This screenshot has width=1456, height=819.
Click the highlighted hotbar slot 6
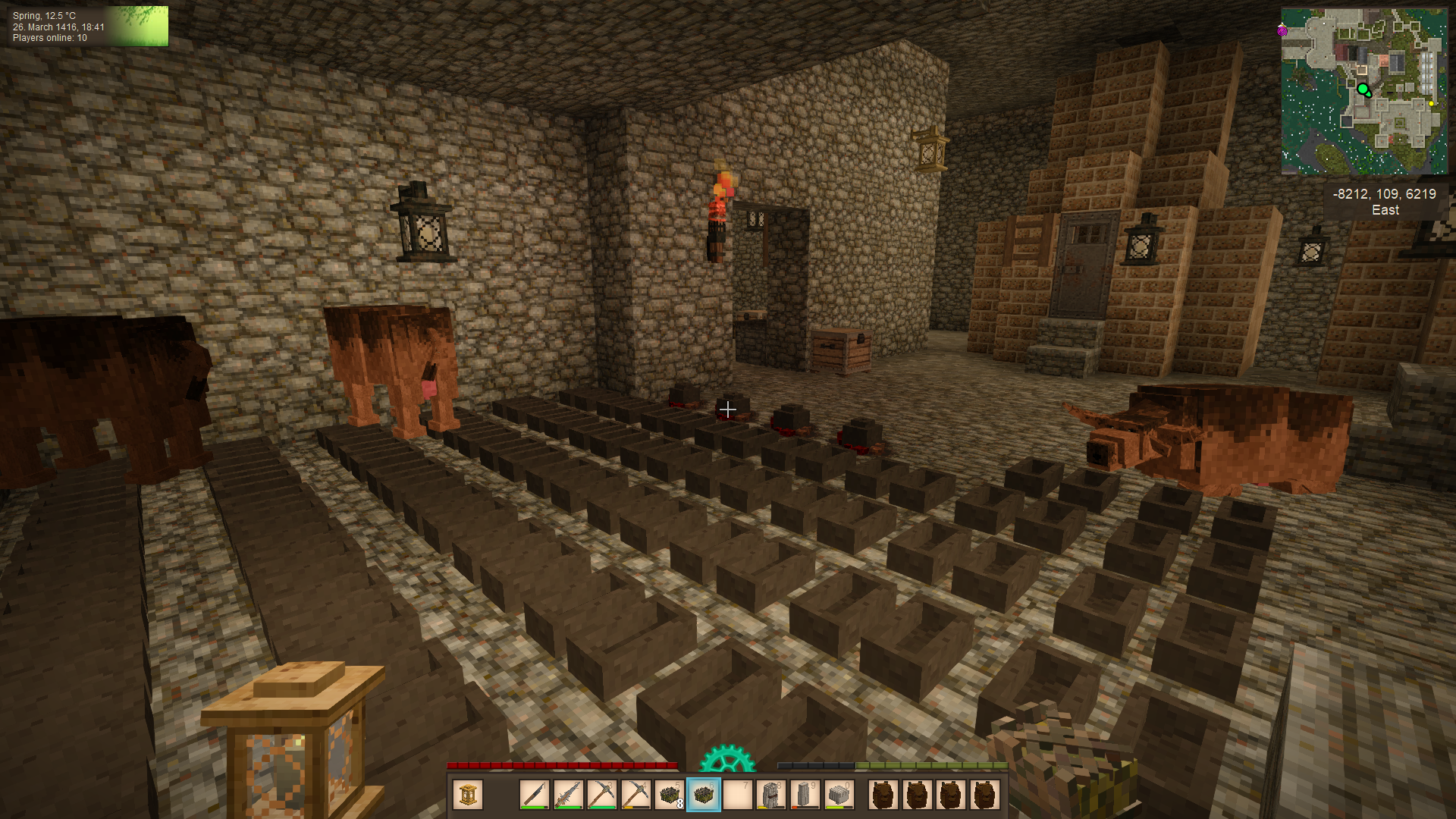(x=703, y=795)
